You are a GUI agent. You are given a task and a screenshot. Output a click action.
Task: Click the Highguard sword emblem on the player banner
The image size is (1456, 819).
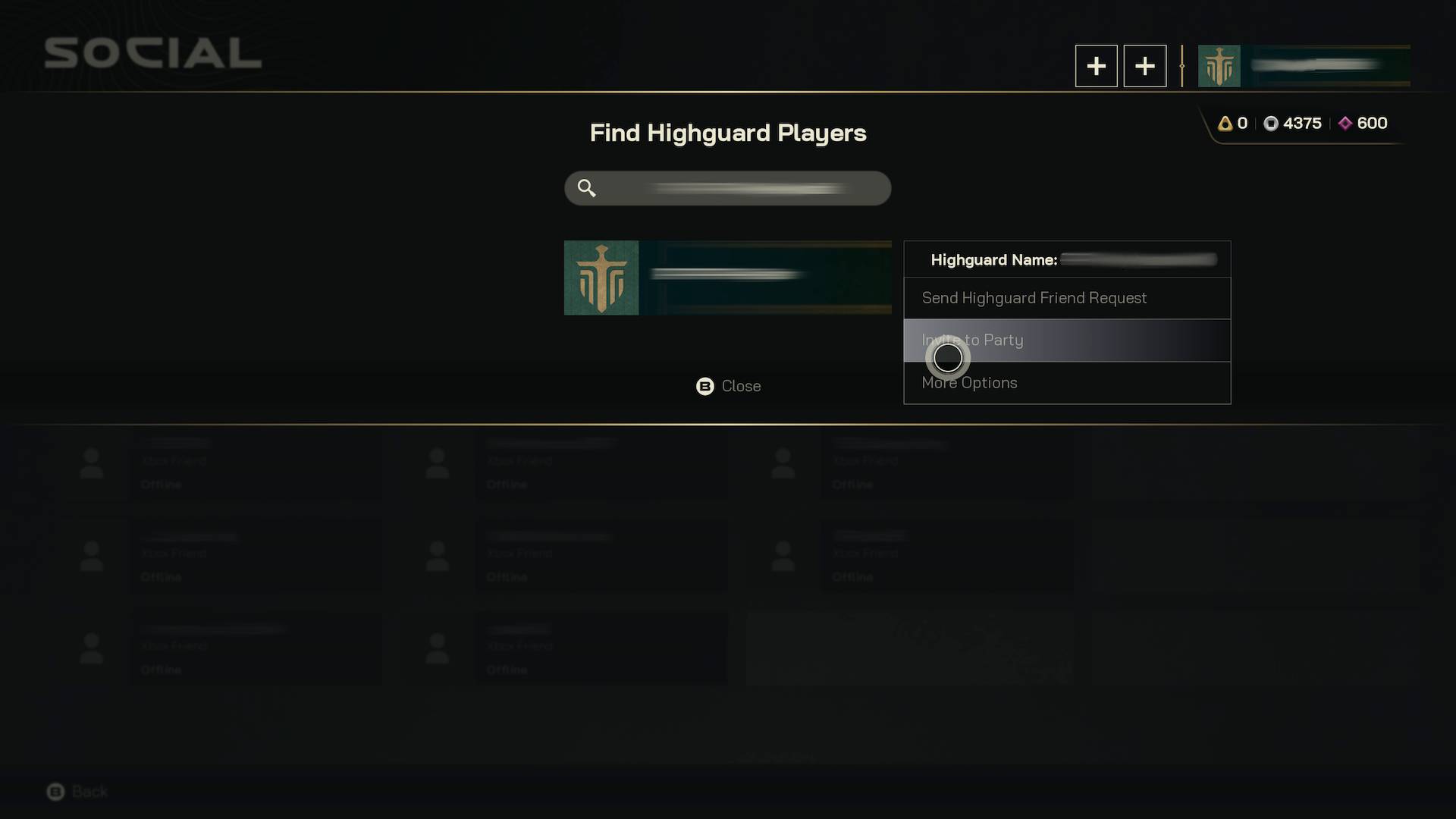point(601,278)
